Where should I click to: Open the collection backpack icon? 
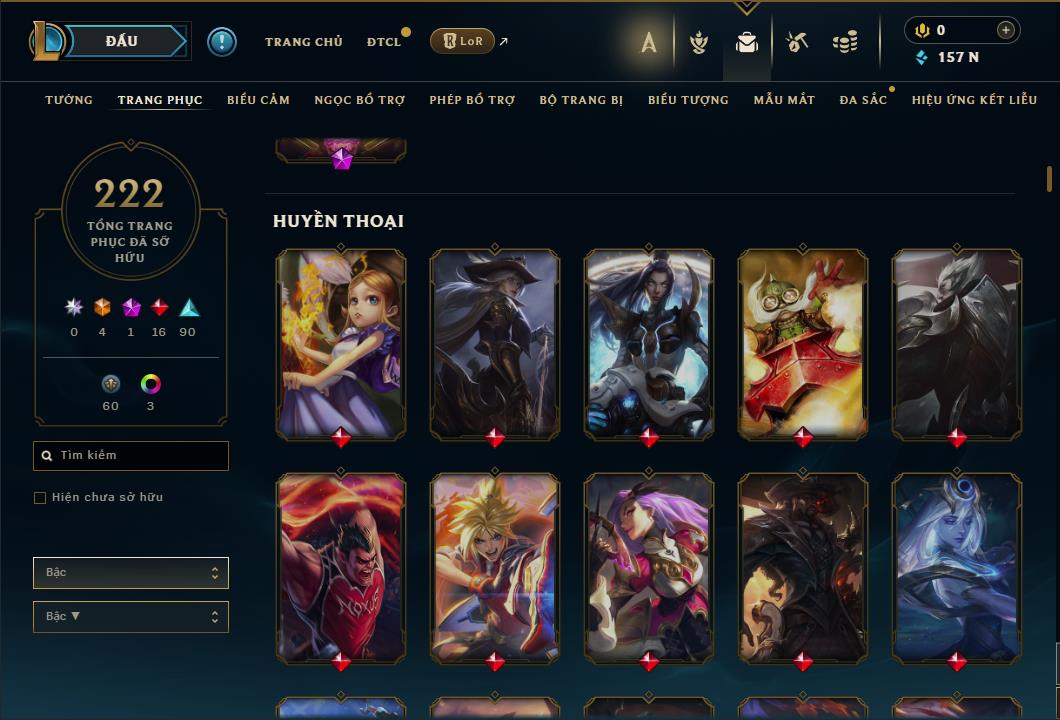[x=747, y=42]
